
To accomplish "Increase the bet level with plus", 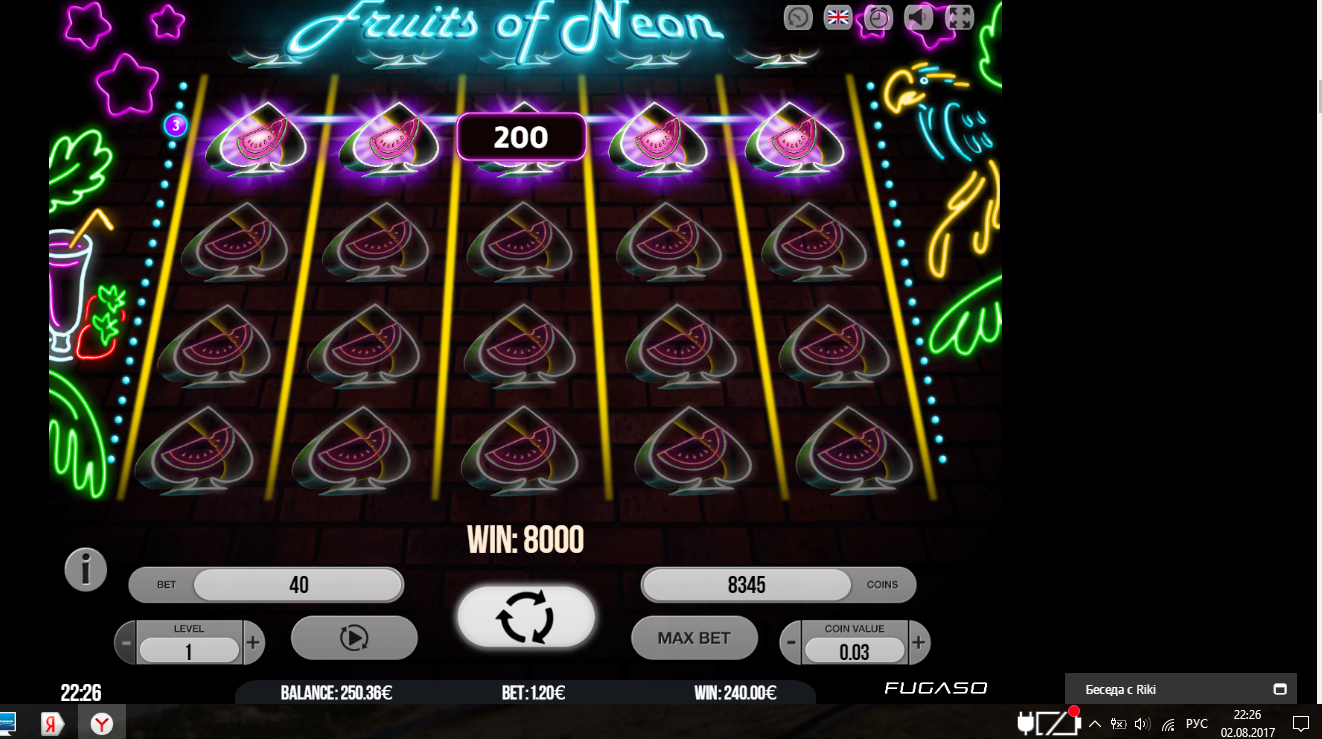I will tap(254, 643).
